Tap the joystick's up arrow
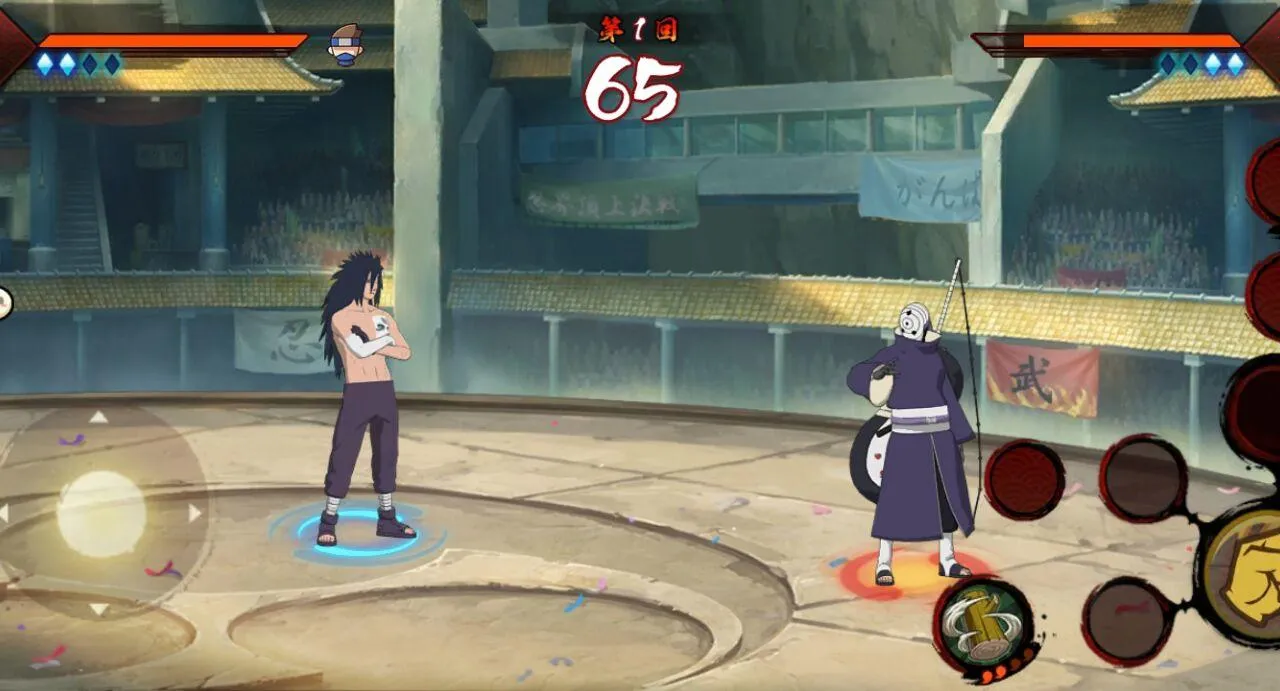The width and height of the screenshot is (1280, 691). click(x=98, y=417)
